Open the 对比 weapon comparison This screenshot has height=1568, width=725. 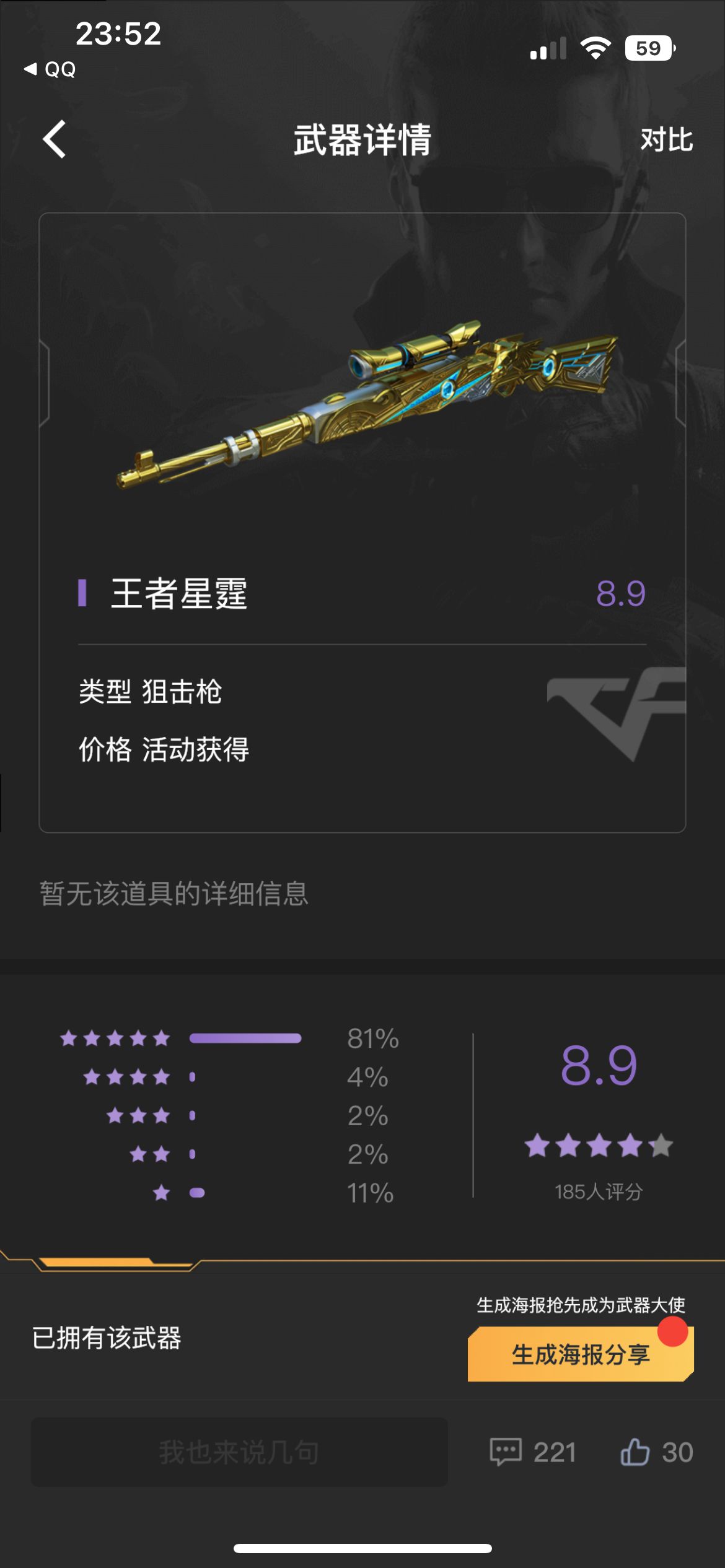click(666, 140)
